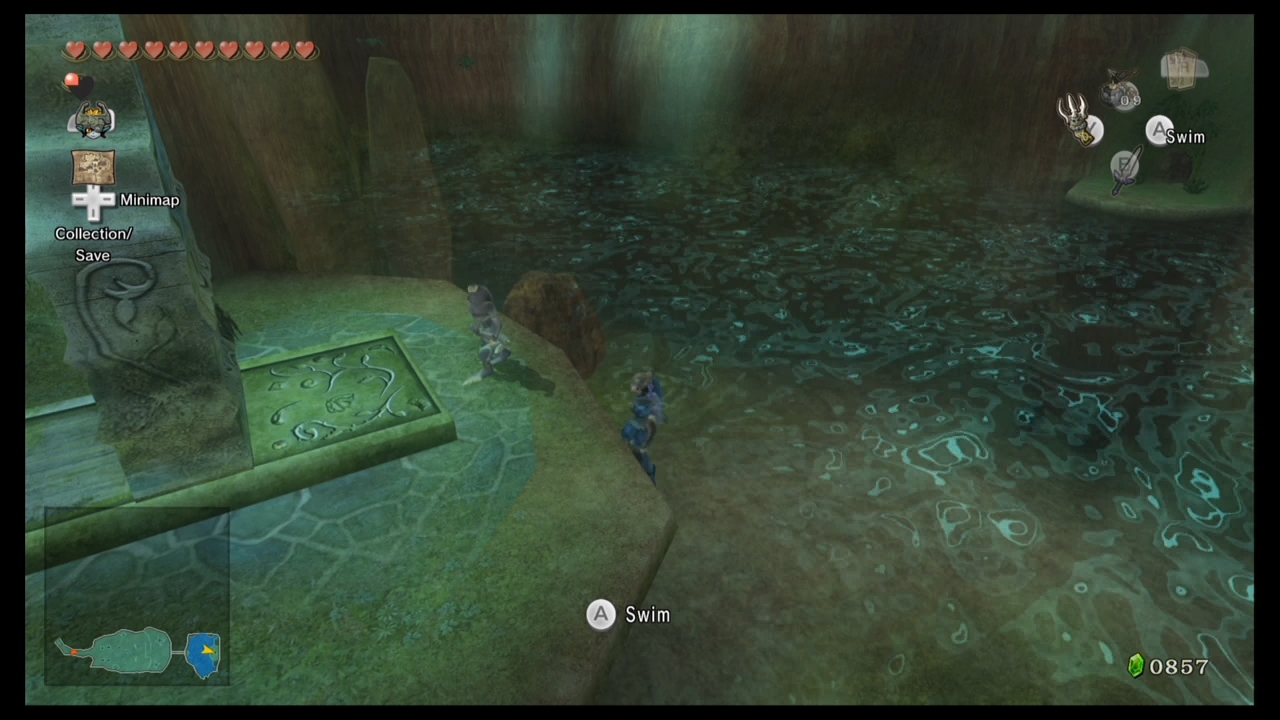
Task: Click the Minimap label text
Action: pyautogui.click(x=150, y=200)
